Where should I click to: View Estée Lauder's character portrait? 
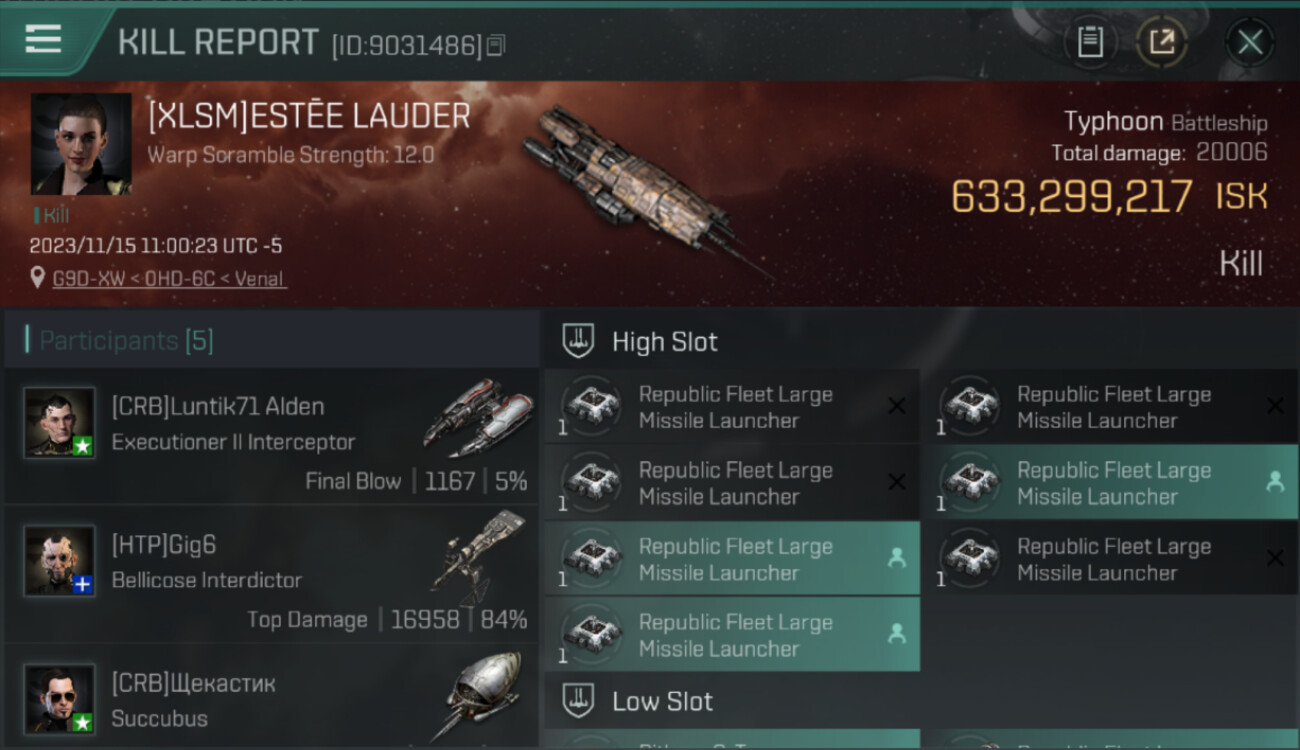point(81,144)
